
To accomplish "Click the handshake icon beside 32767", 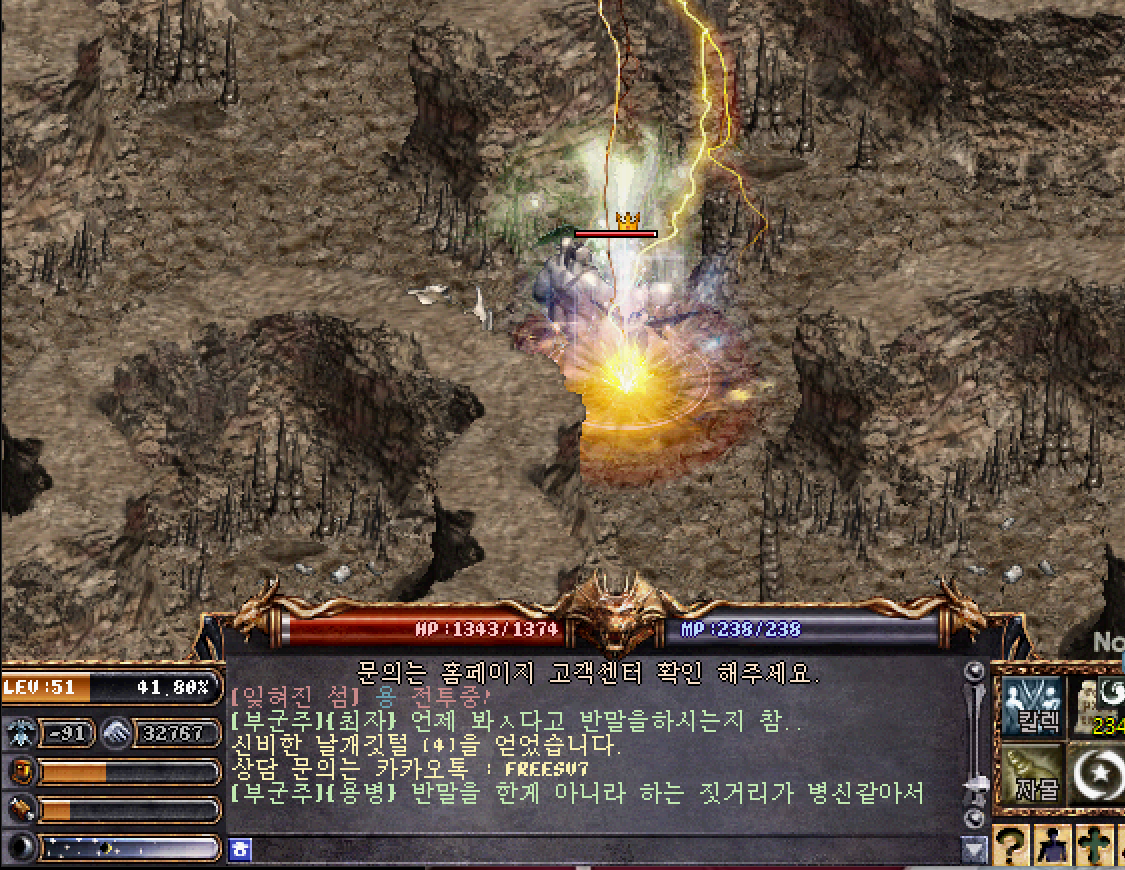I will 115,733.
